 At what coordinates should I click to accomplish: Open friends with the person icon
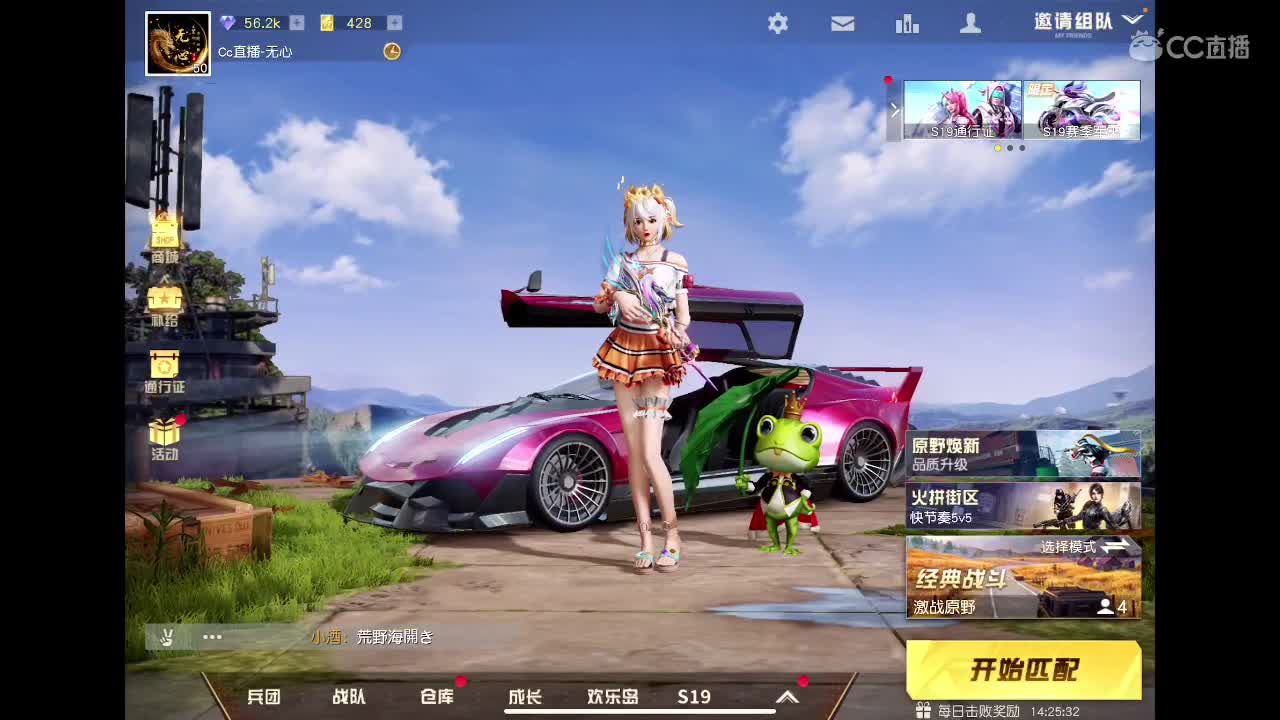(x=970, y=23)
